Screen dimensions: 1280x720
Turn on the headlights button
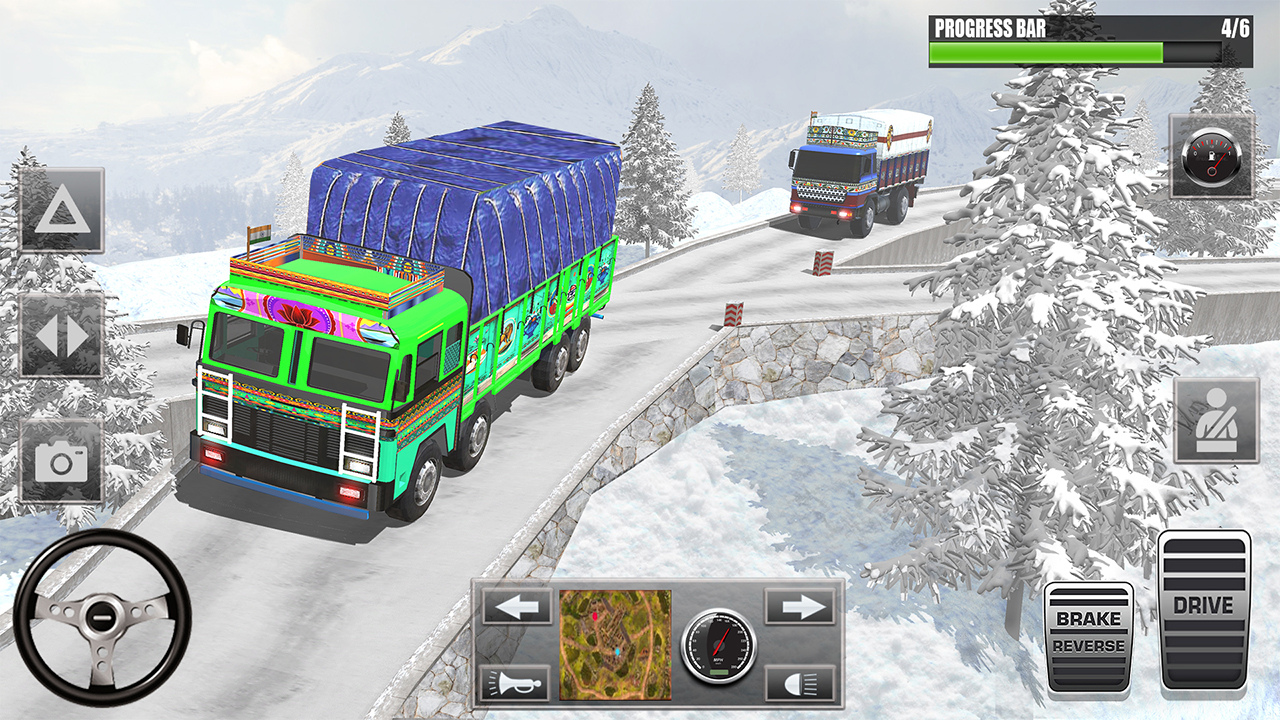801,683
